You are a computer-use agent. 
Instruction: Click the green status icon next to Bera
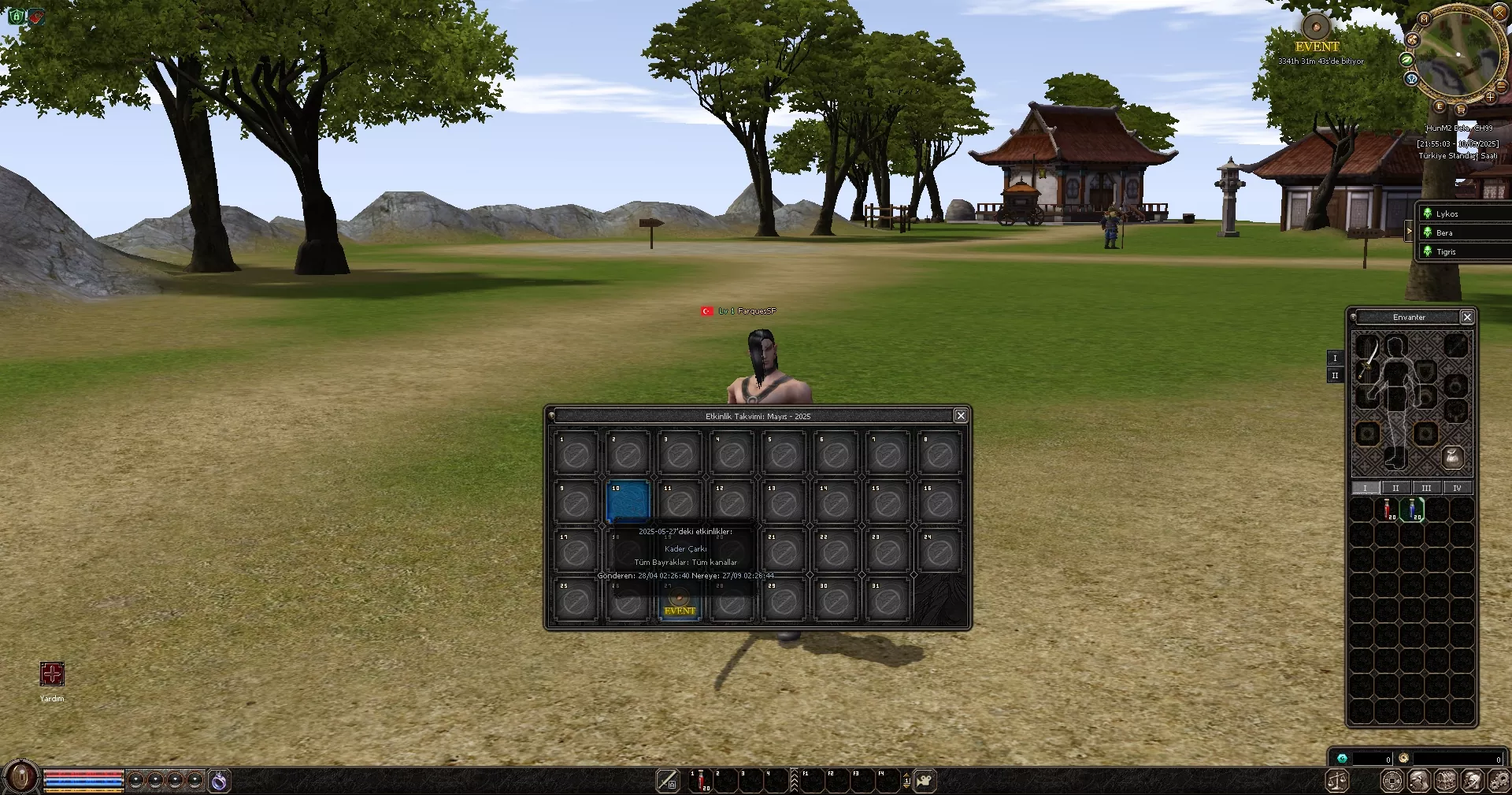point(1428,232)
